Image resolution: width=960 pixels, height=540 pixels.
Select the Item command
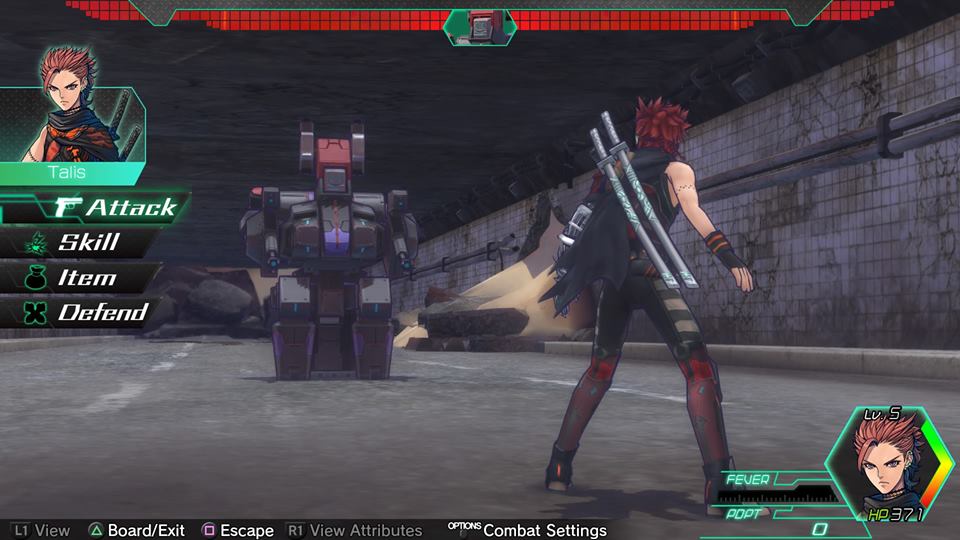[x=86, y=278]
